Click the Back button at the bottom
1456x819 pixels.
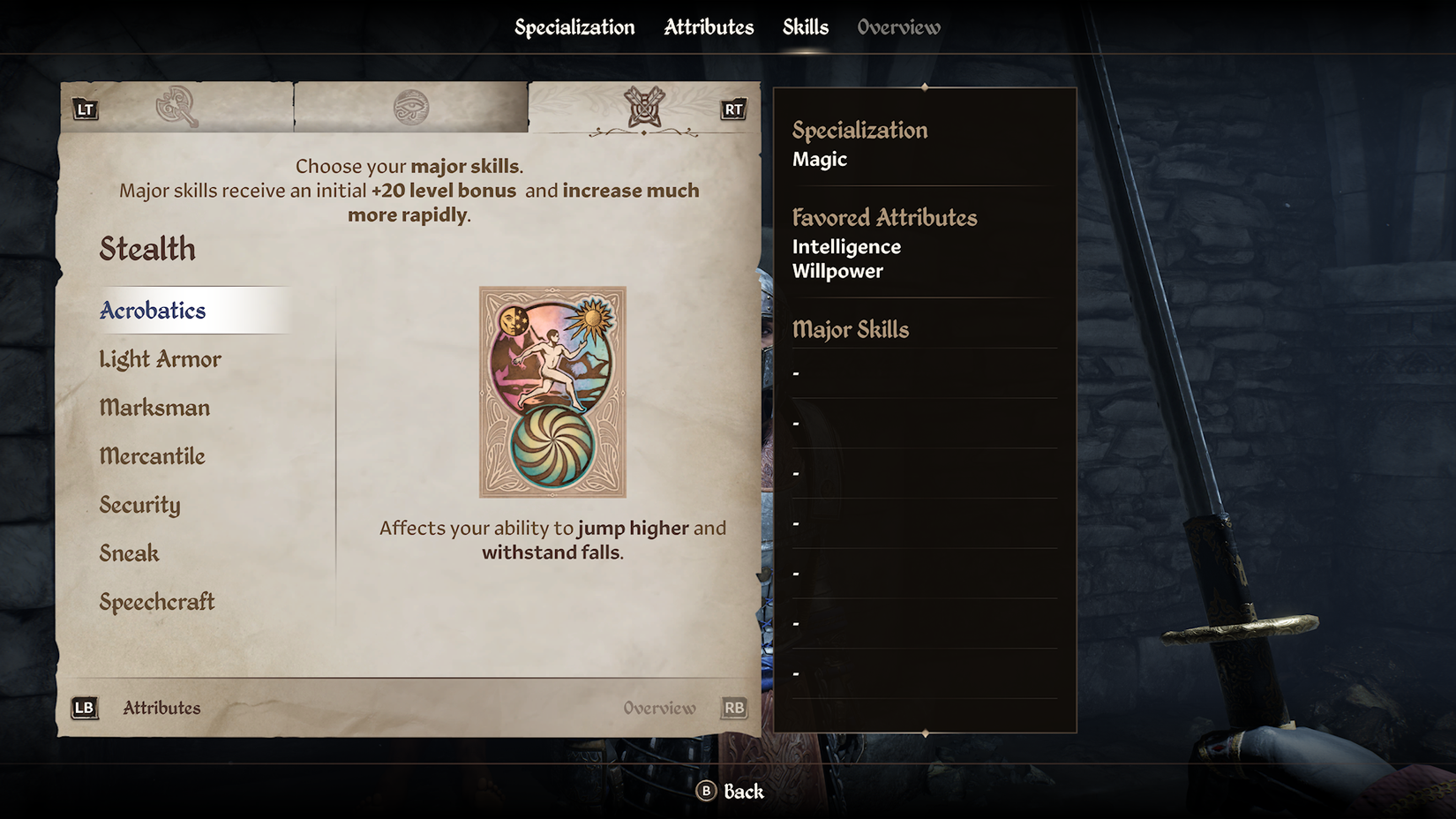coord(731,792)
